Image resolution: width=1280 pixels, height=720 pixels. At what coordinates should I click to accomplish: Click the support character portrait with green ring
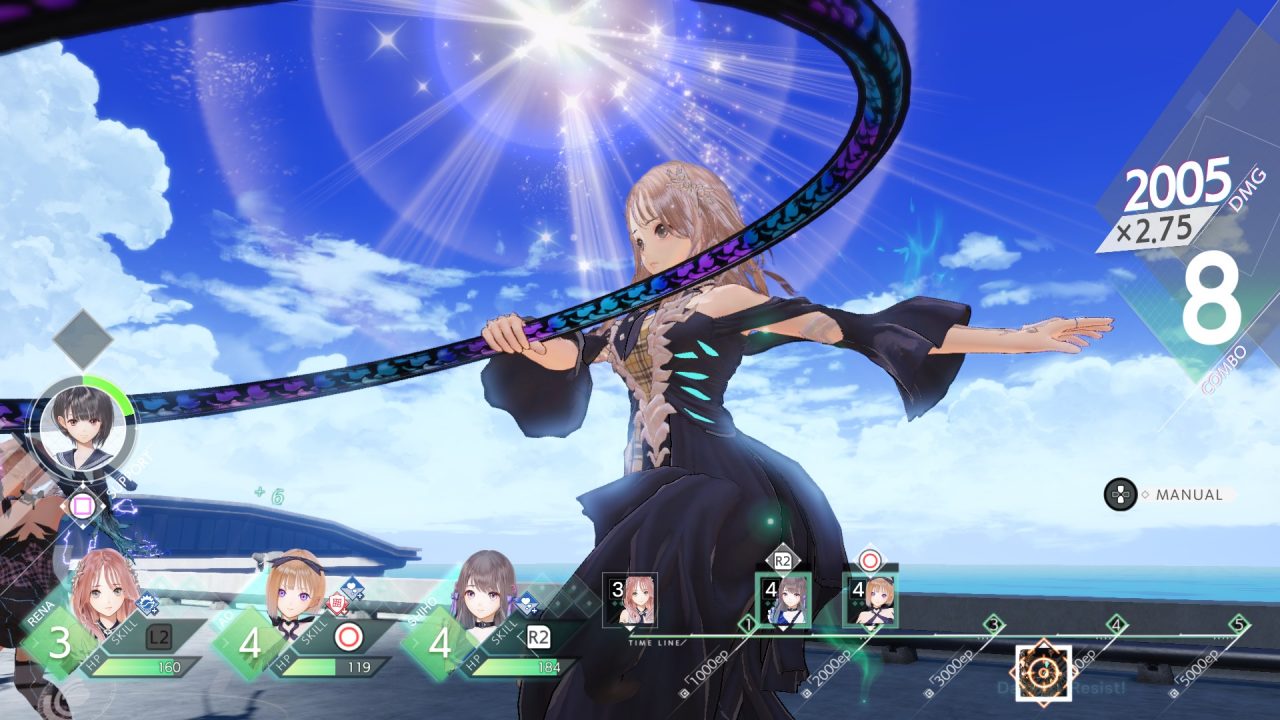tap(82, 430)
